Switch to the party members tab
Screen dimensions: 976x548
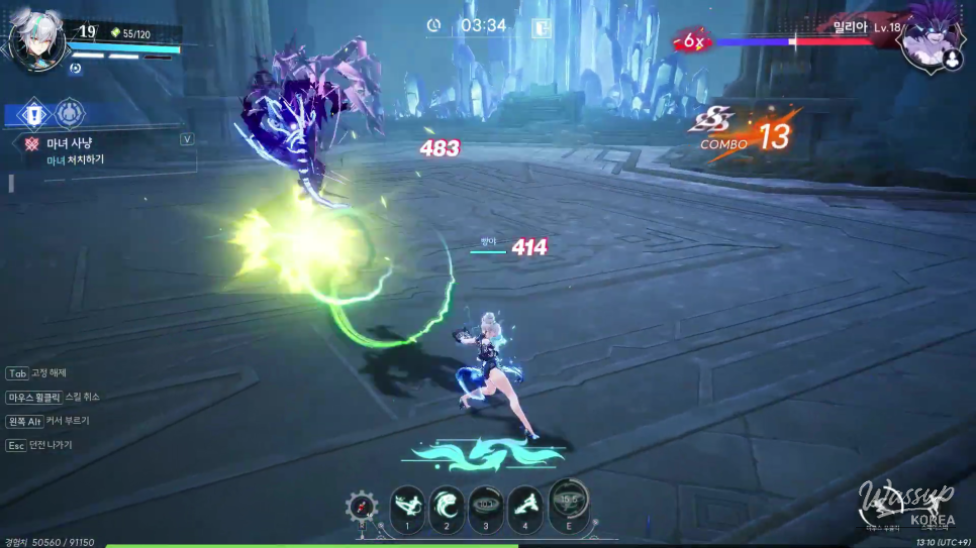click(69, 113)
